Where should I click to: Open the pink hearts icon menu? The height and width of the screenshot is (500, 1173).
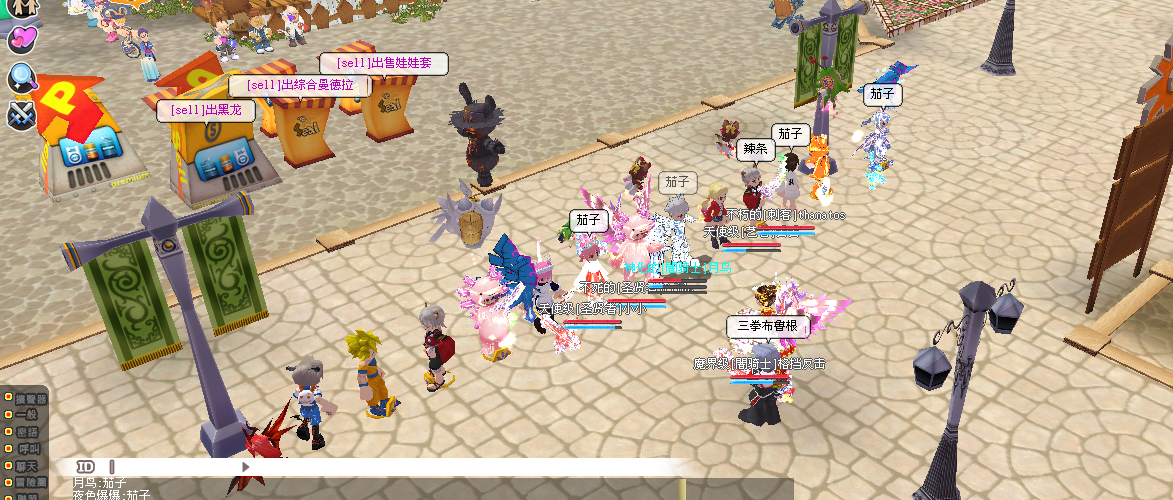pyautogui.click(x=21, y=40)
